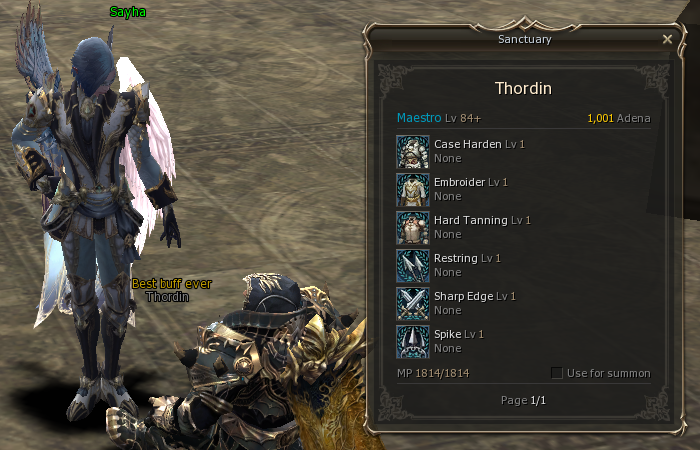Pick the Spike buff
Screen dimensions: 700x450
(413, 341)
